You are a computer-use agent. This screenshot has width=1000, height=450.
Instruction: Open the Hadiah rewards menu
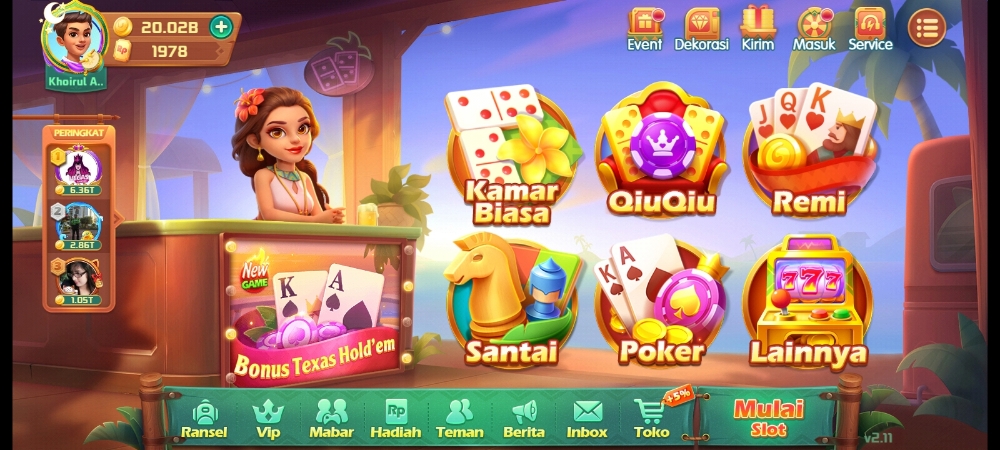click(x=395, y=418)
